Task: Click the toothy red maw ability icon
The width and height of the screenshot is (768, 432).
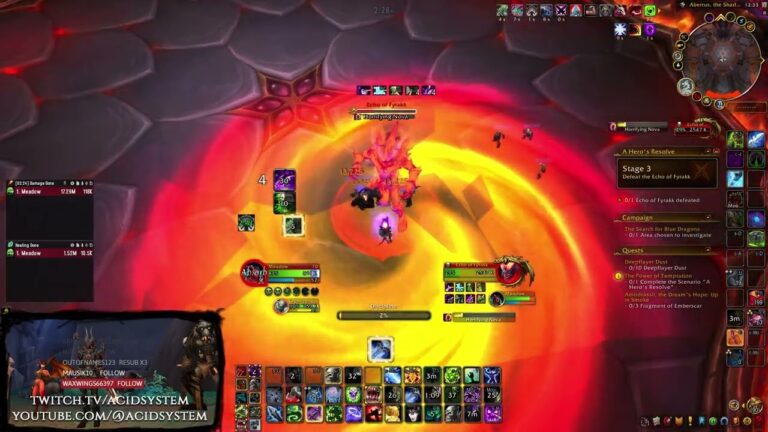Action: 373,394
